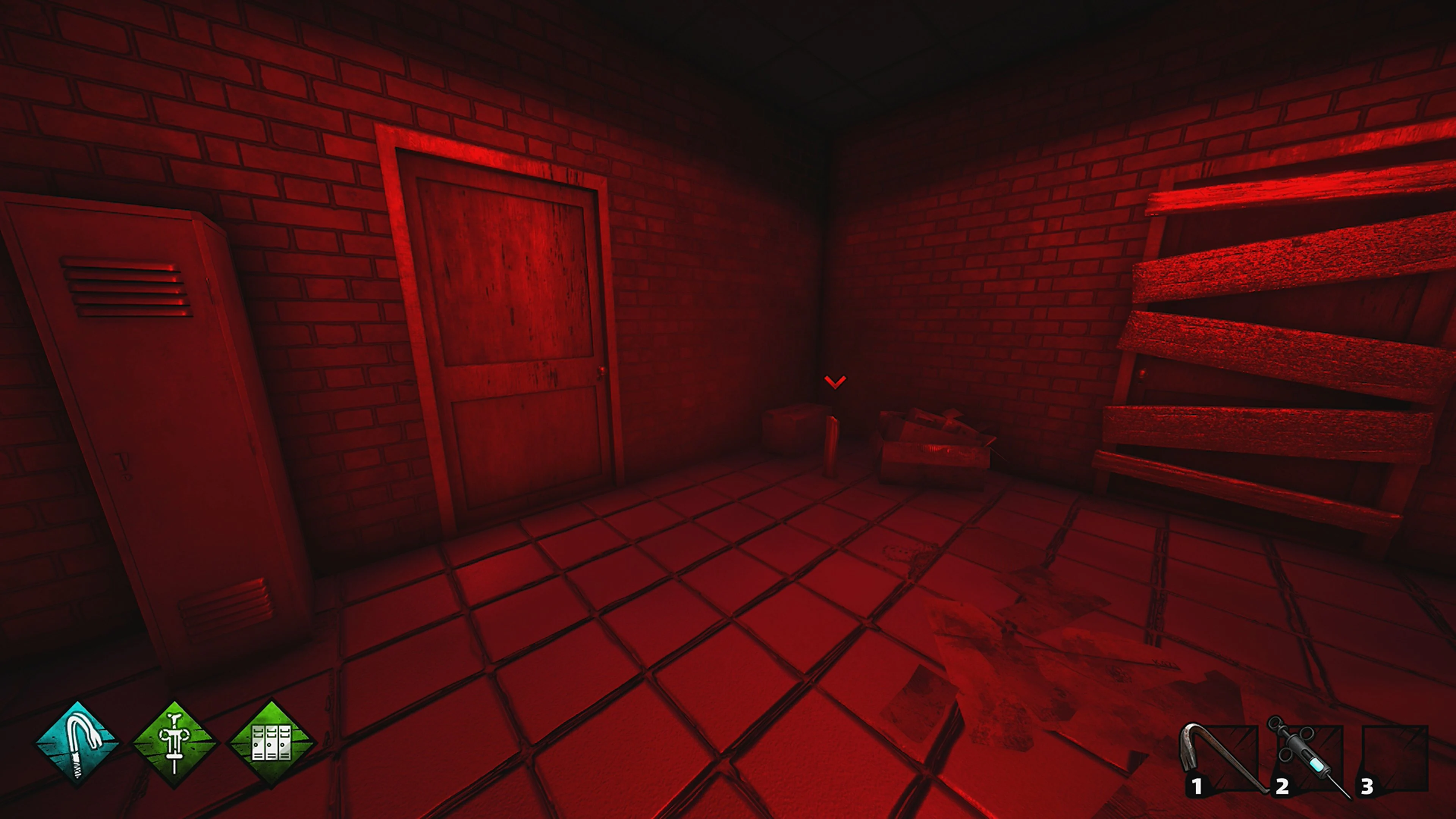Select the green lockers perk icon
Screen dimensions: 1456x819
point(271,744)
